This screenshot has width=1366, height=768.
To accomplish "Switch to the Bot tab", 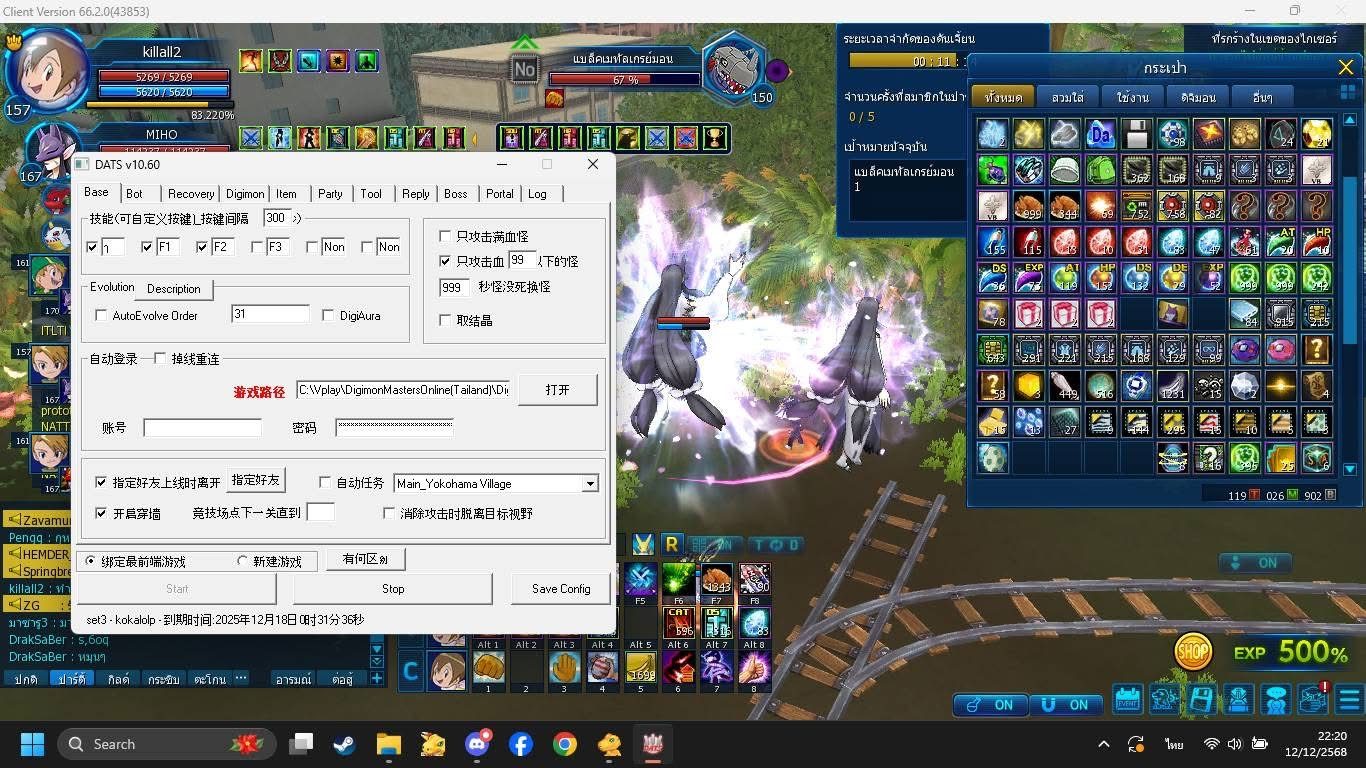I will [134, 194].
